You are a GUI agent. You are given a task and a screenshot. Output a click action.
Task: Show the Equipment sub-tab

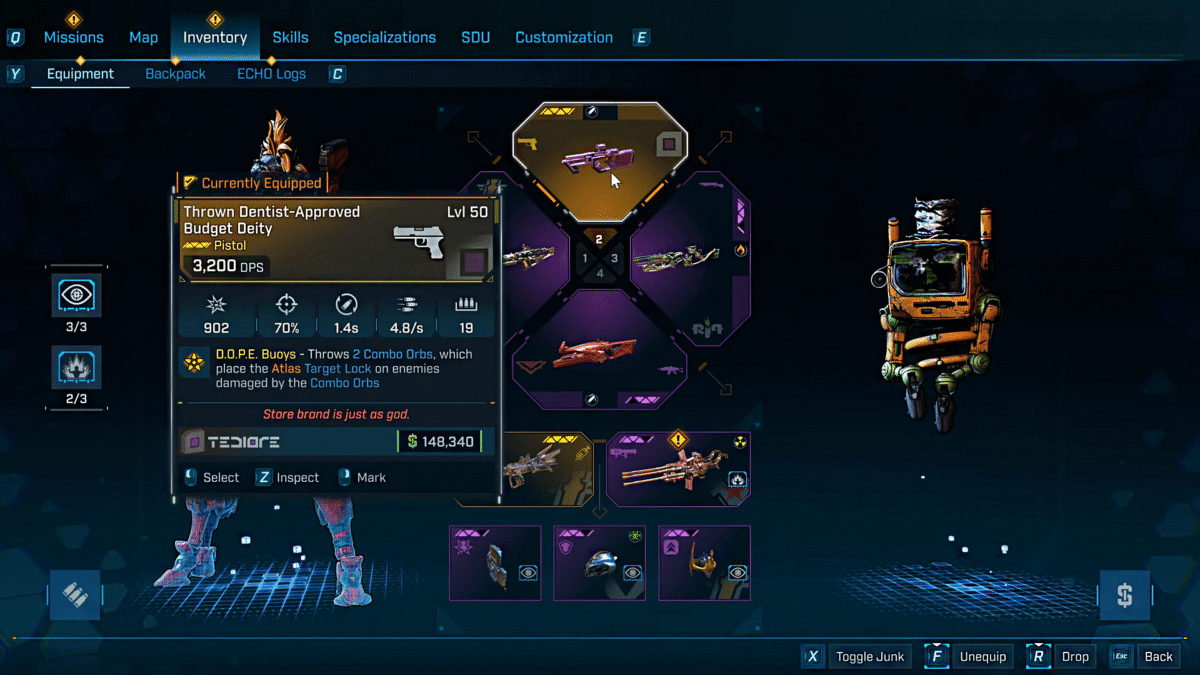tap(80, 74)
